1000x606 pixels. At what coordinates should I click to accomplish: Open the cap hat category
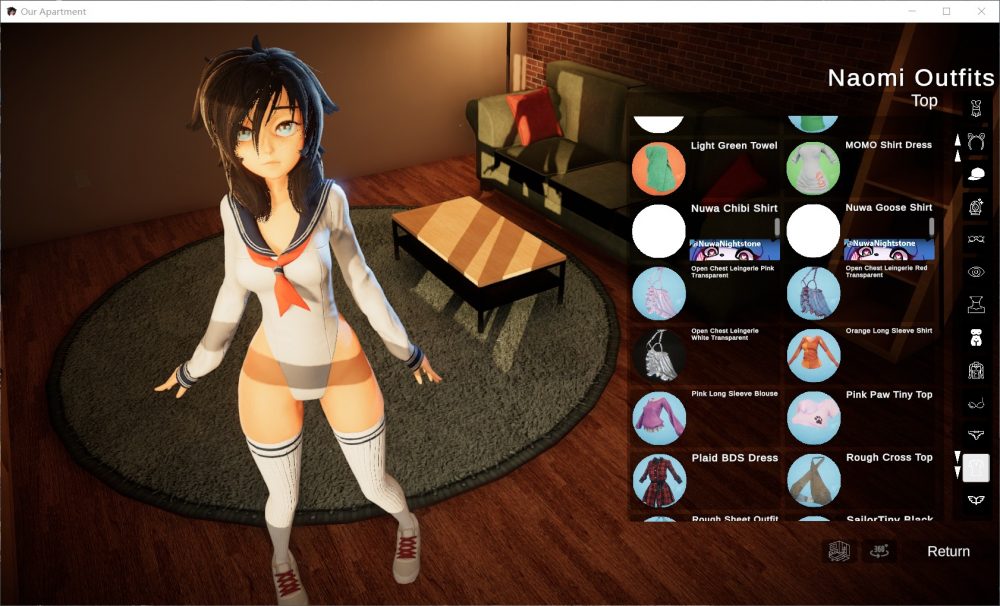pos(976,174)
